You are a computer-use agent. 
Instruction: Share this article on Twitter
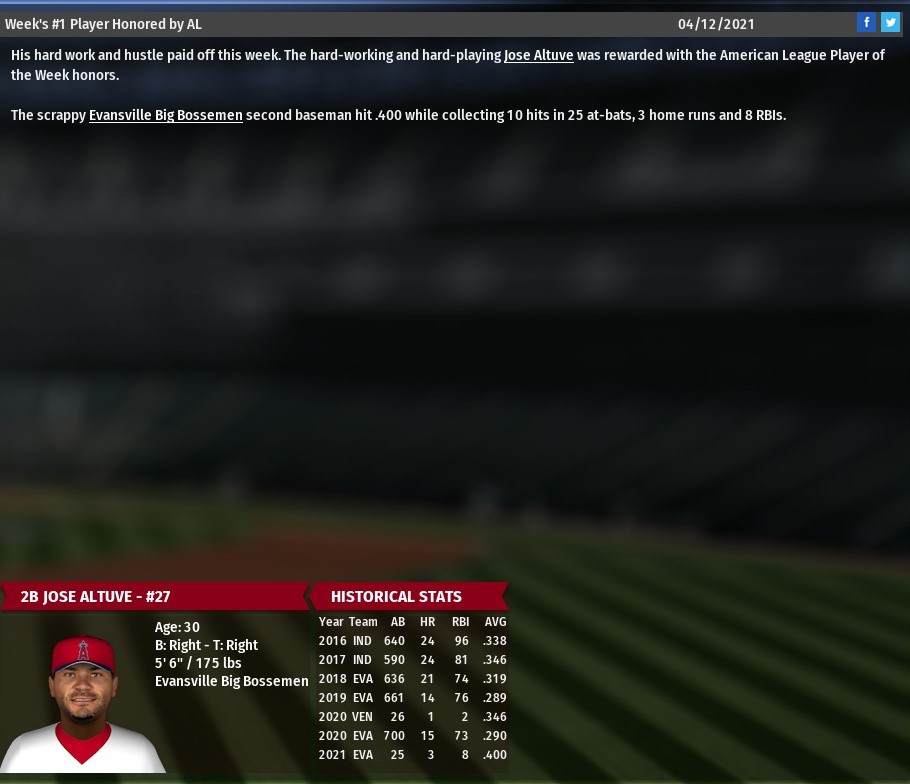point(890,23)
